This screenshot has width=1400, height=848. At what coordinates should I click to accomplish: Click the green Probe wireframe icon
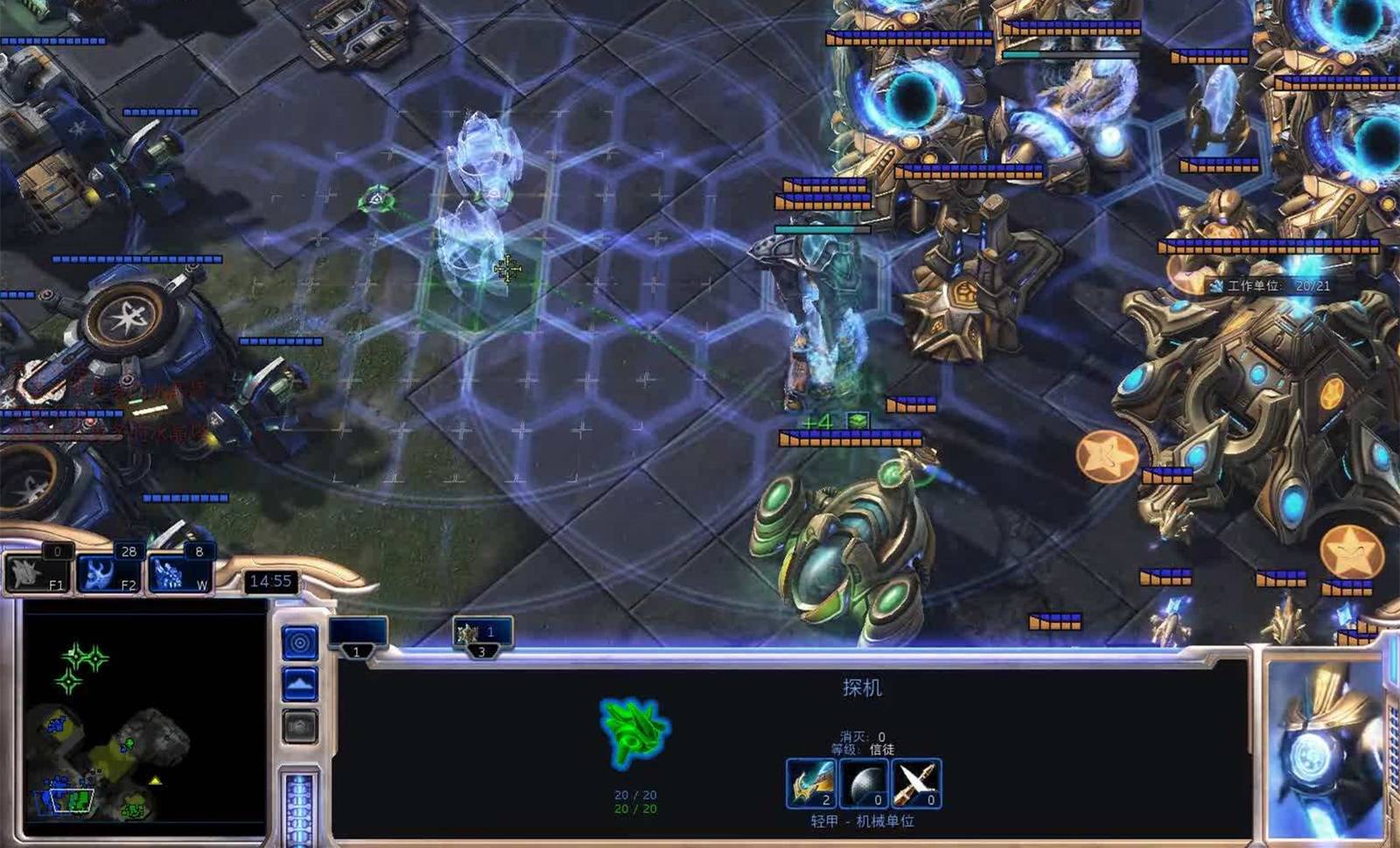pos(634,732)
